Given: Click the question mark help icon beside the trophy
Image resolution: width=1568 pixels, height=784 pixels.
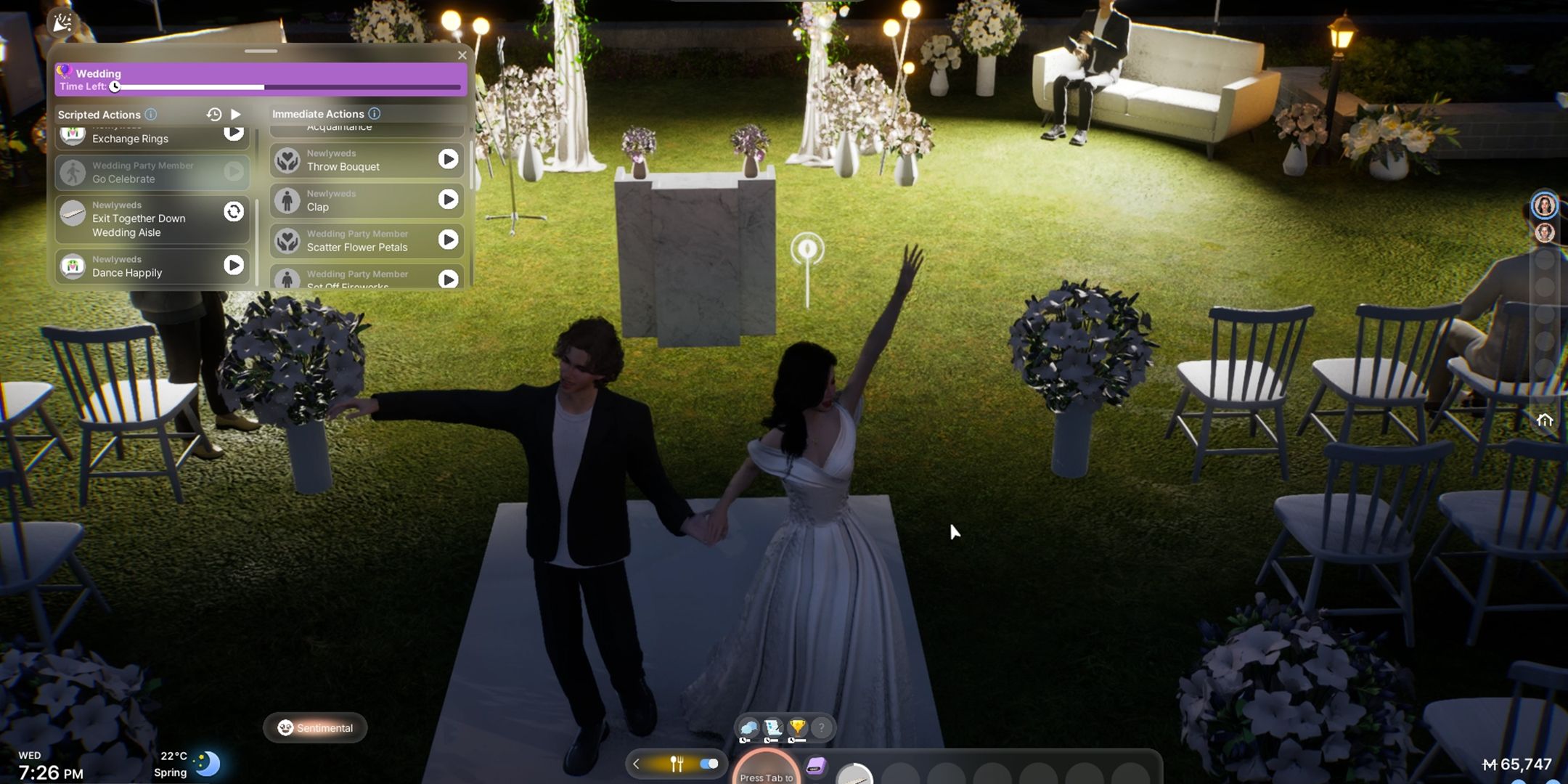Looking at the screenshot, I should pos(821,728).
